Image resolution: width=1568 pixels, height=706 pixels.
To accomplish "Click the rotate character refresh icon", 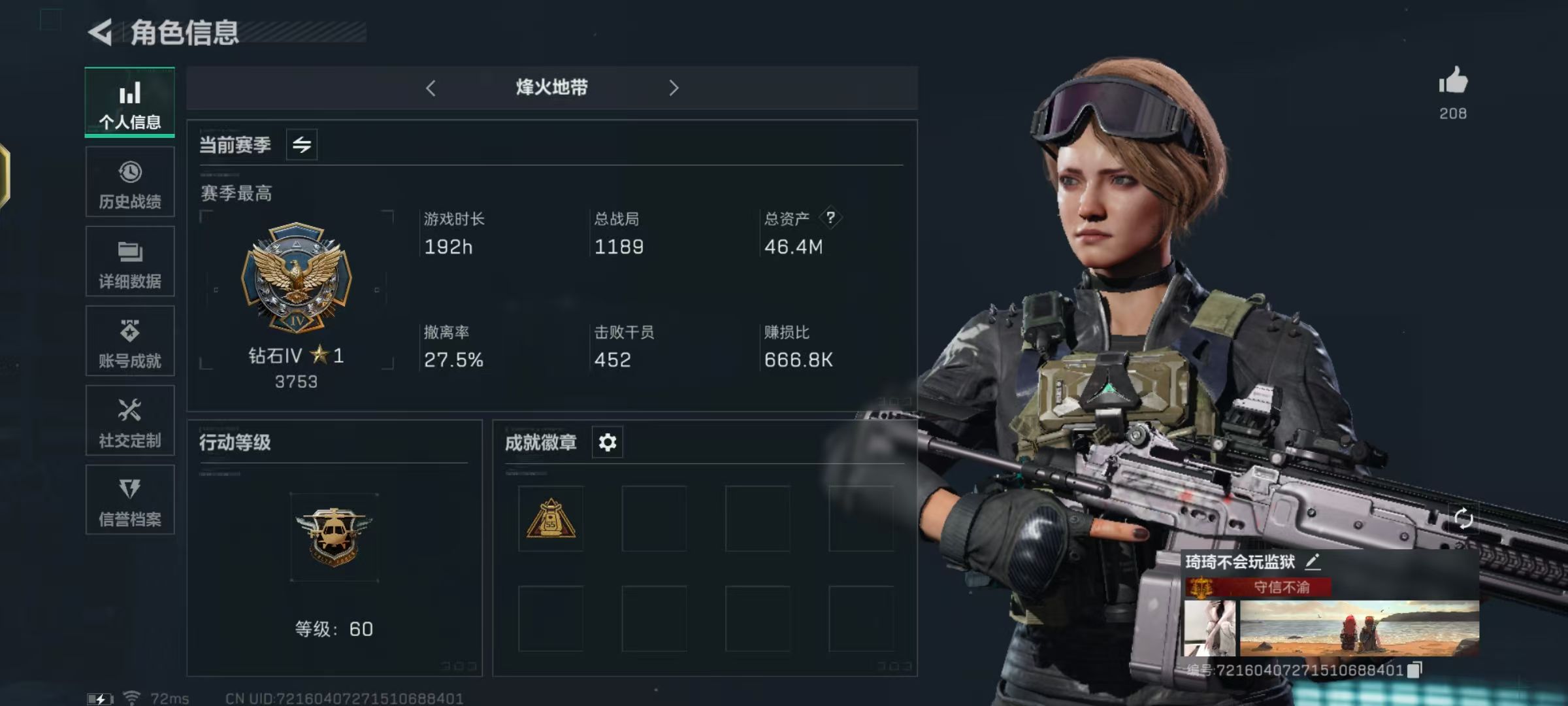I will (x=1463, y=518).
